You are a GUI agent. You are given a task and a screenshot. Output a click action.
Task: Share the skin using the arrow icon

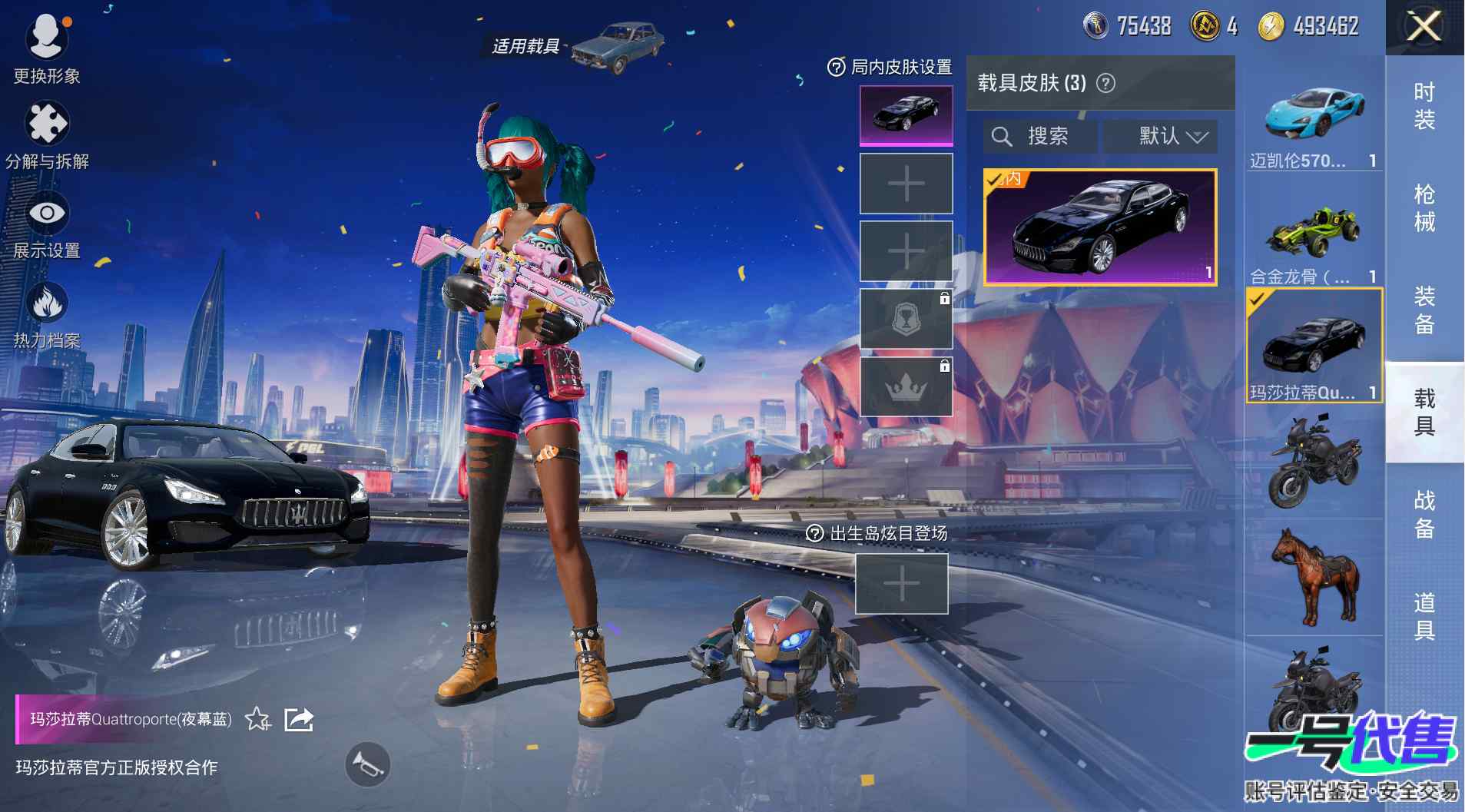[x=299, y=719]
